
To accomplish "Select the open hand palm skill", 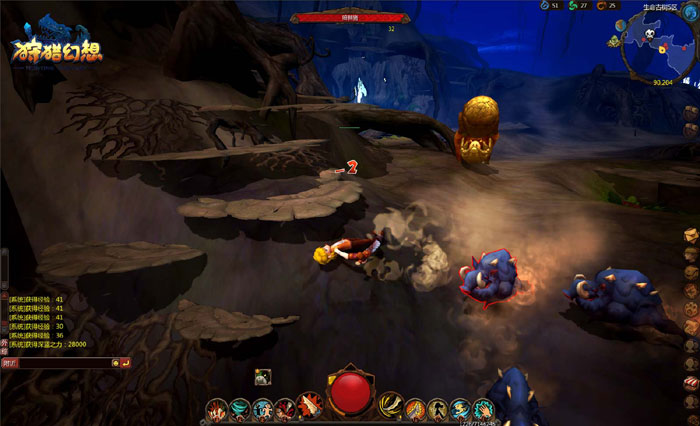I will coord(483,409).
